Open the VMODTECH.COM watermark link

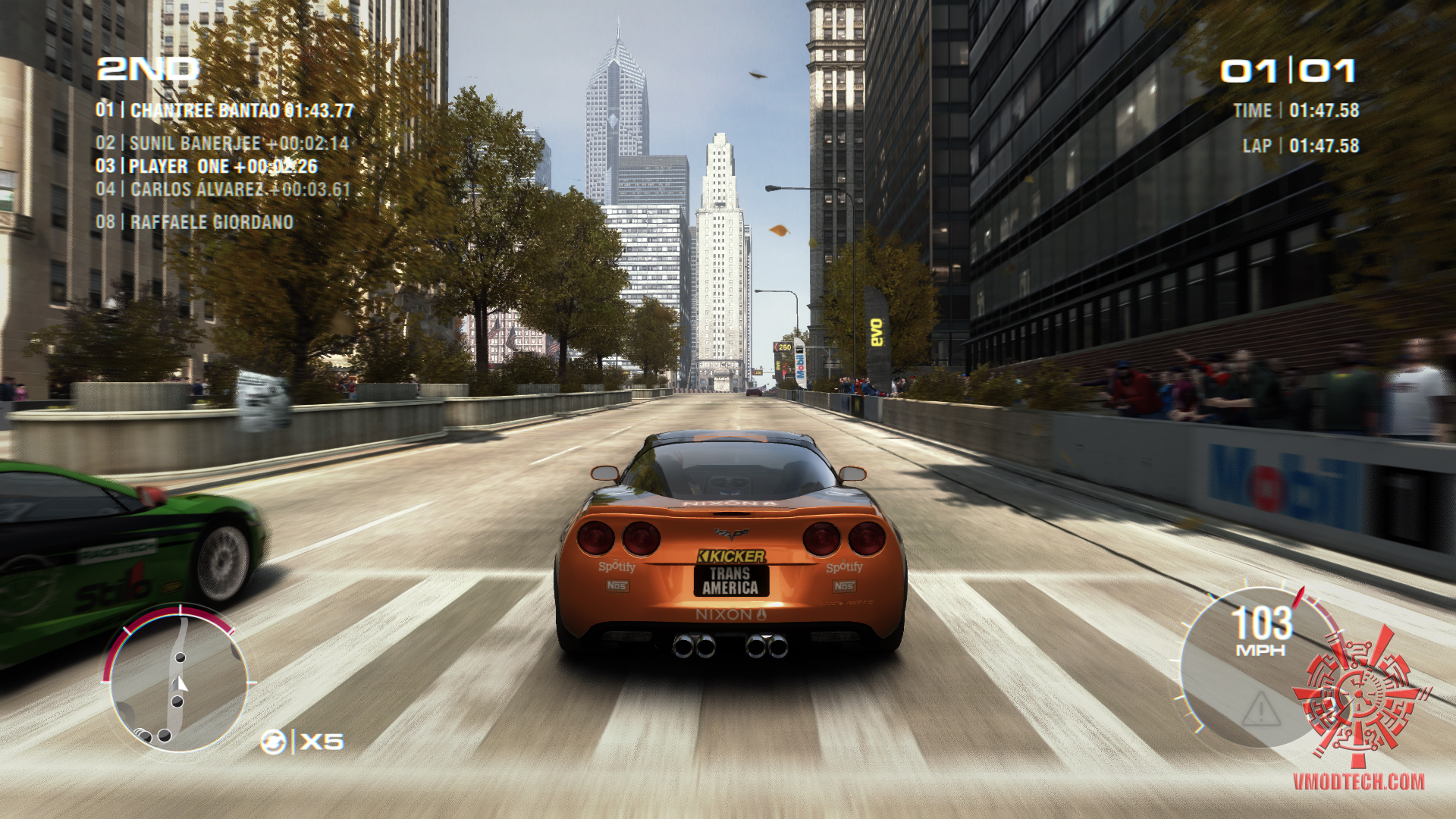point(1358,782)
